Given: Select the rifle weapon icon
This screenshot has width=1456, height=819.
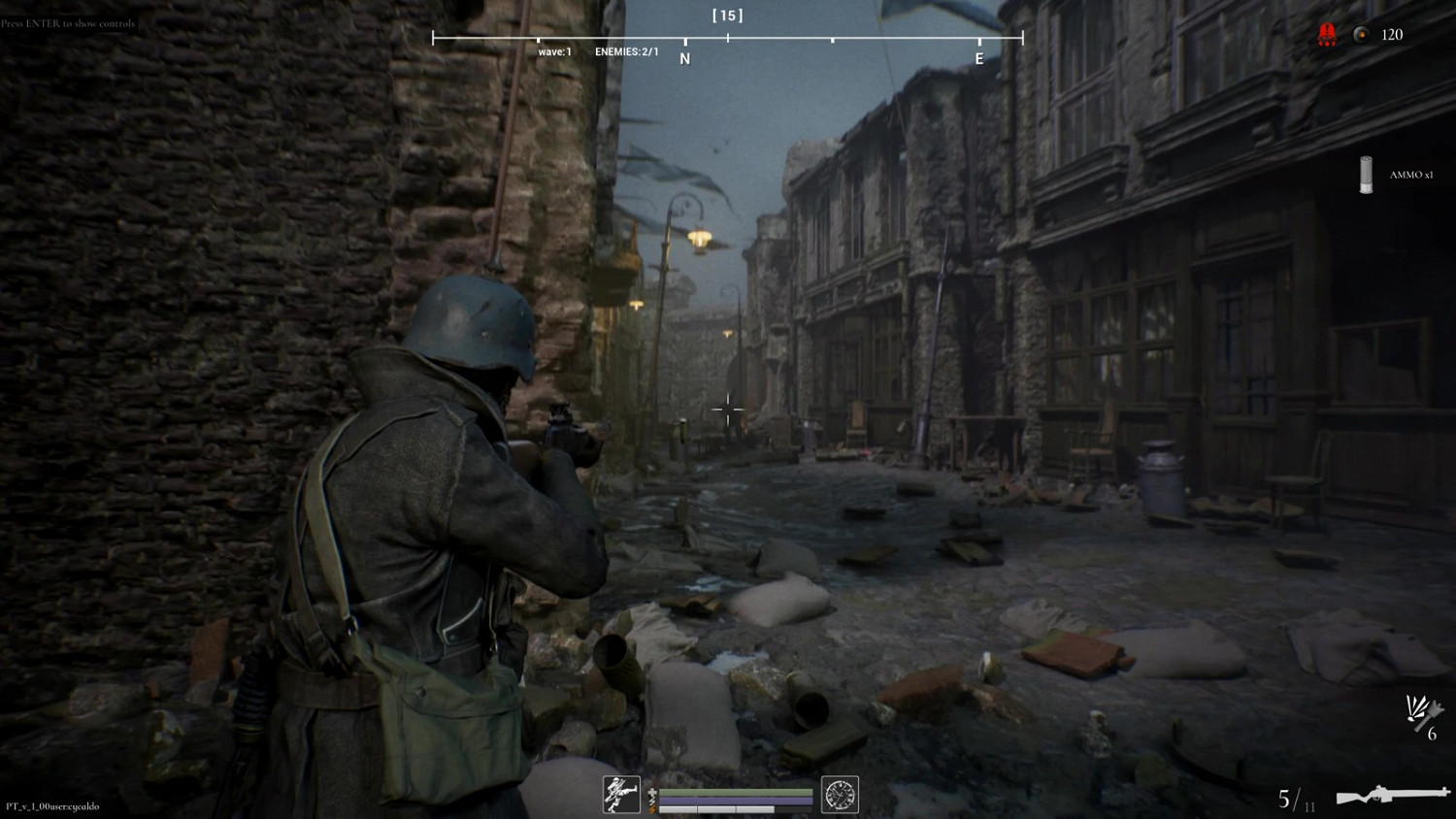Looking at the screenshot, I should 1392,796.
